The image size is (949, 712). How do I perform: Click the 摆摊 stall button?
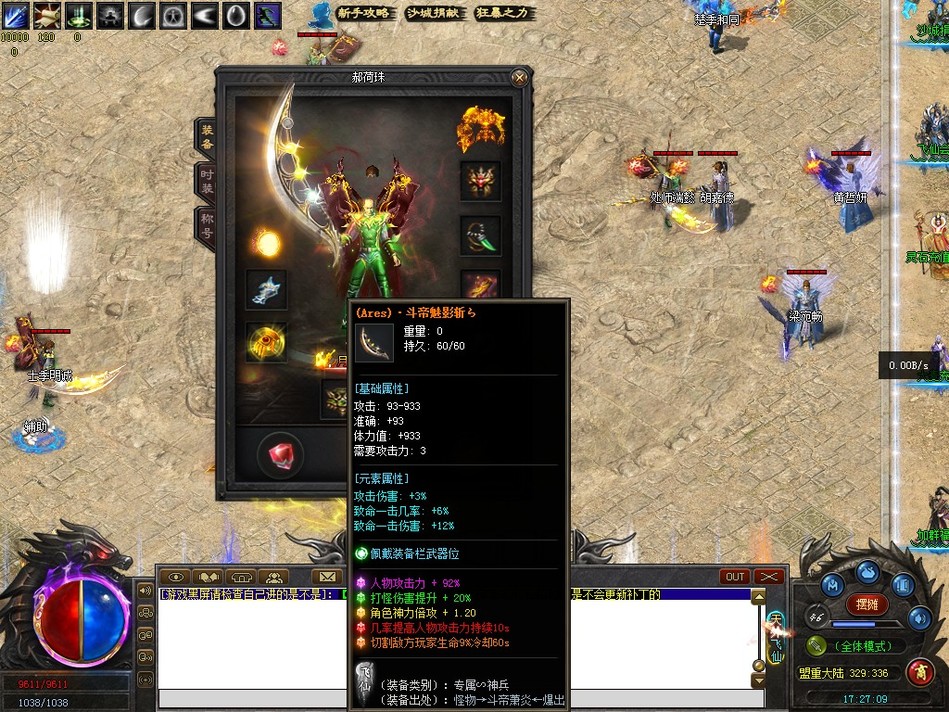pyautogui.click(x=866, y=605)
